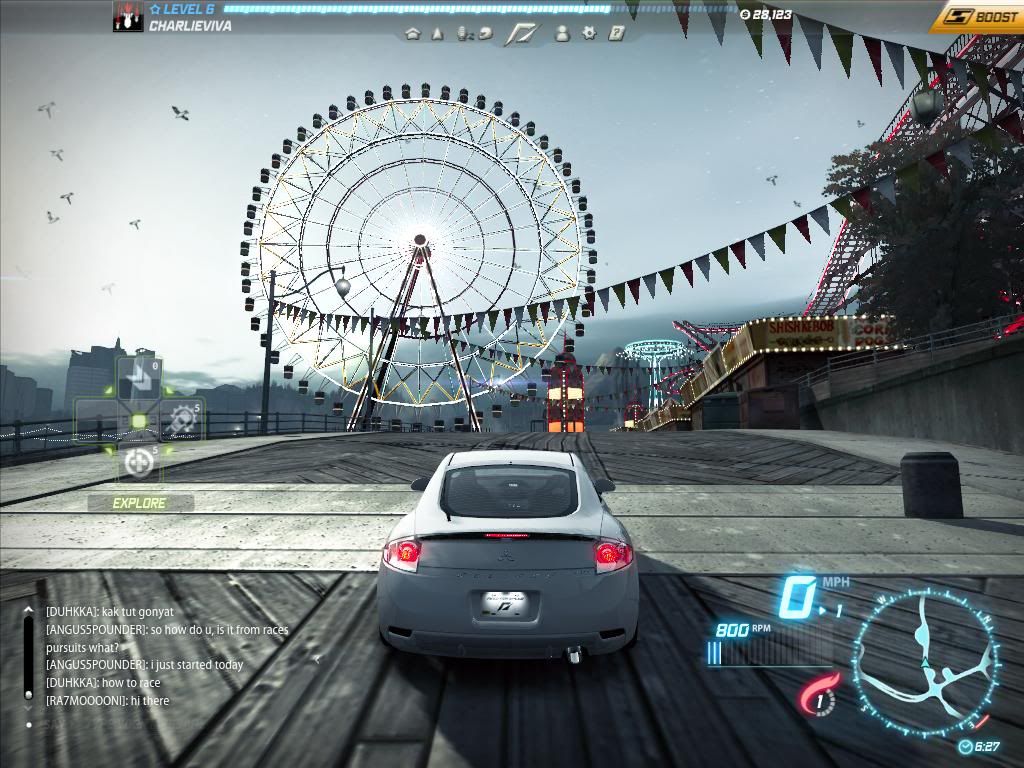This screenshot has height=768, width=1024.
Task: Show help with the question mark icon
Action: [x=616, y=33]
